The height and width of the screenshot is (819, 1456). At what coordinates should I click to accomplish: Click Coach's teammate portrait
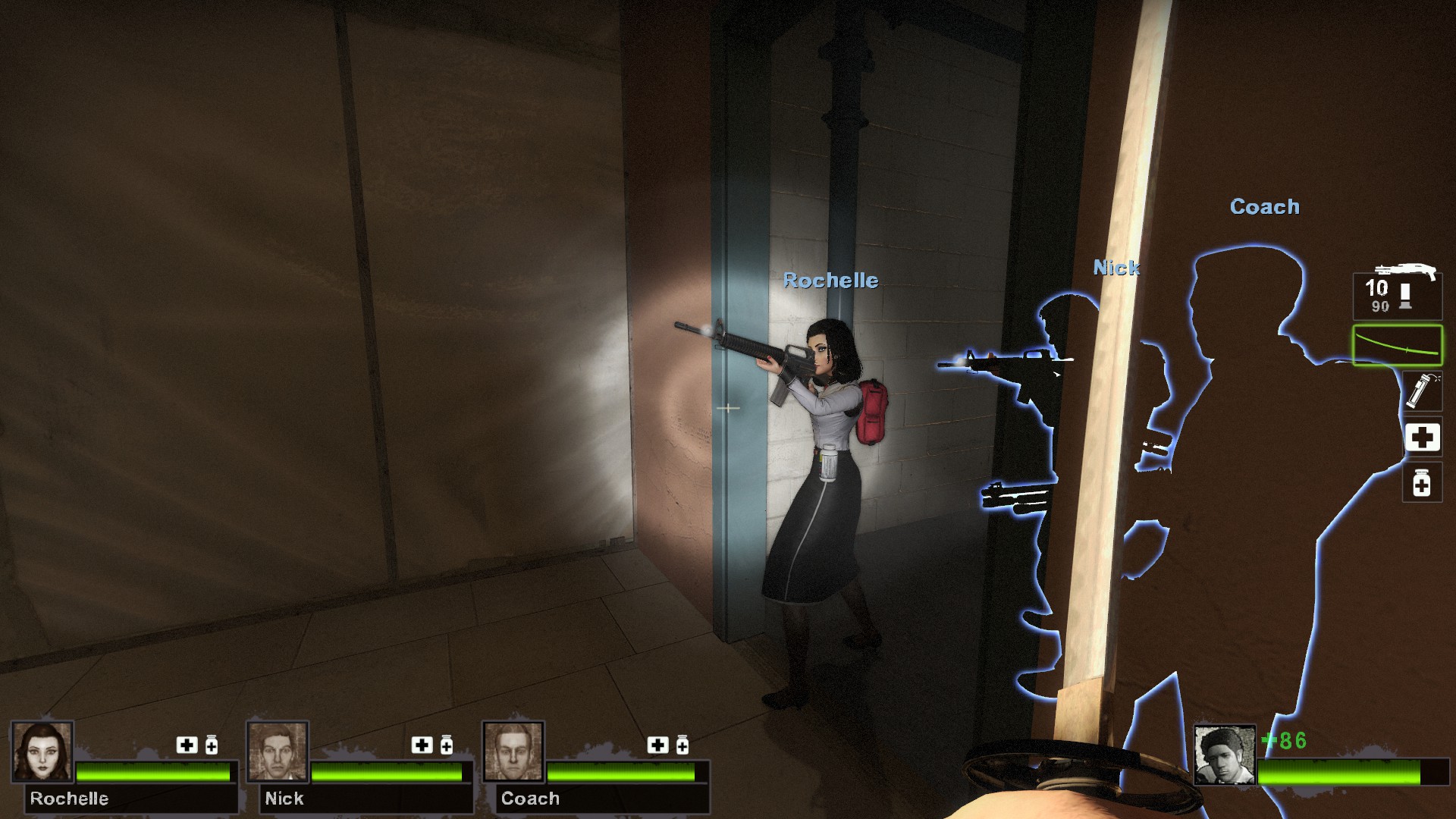[513, 752]
